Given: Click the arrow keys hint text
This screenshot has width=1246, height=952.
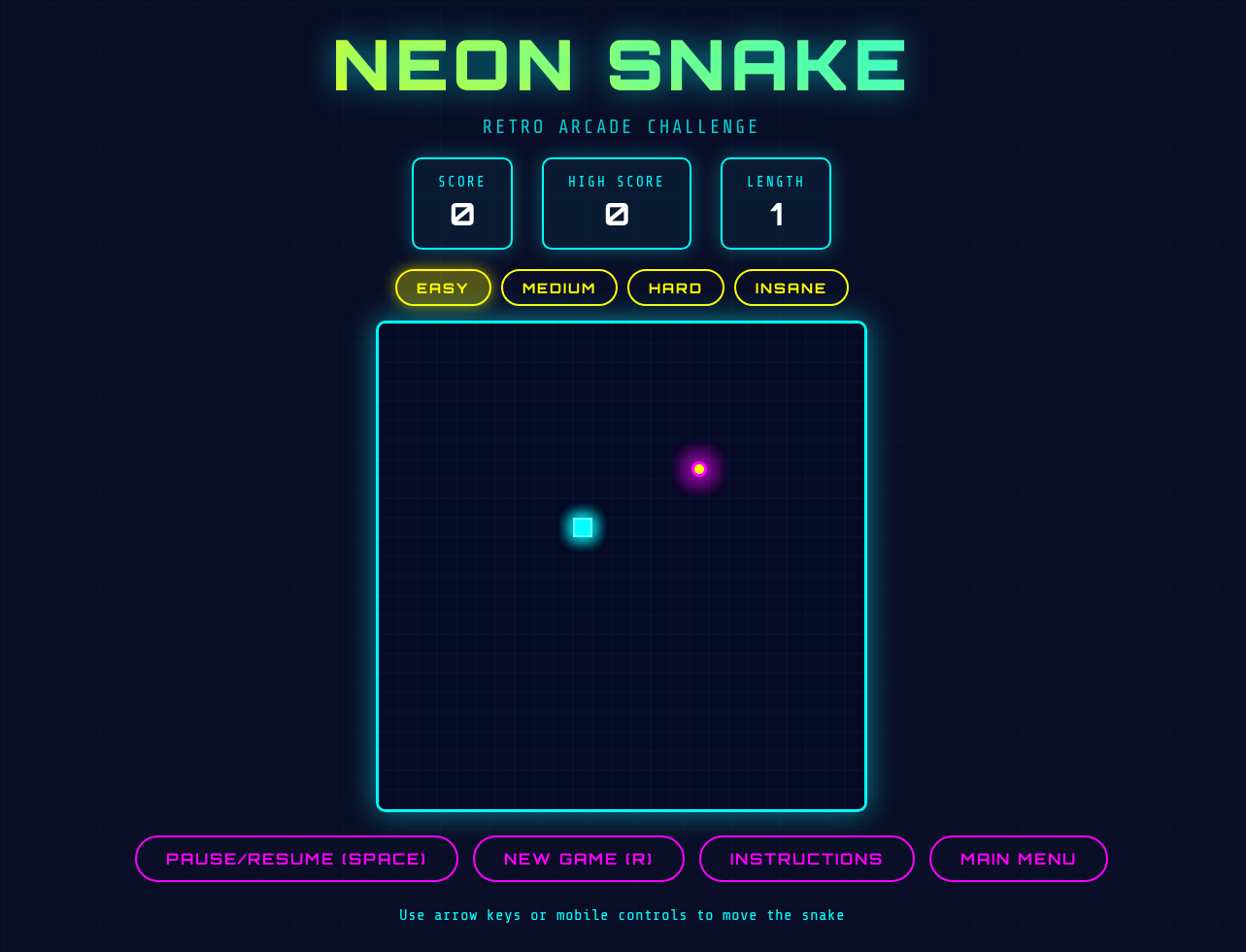Looking at the screenshot, I should (x=621, y=914).
